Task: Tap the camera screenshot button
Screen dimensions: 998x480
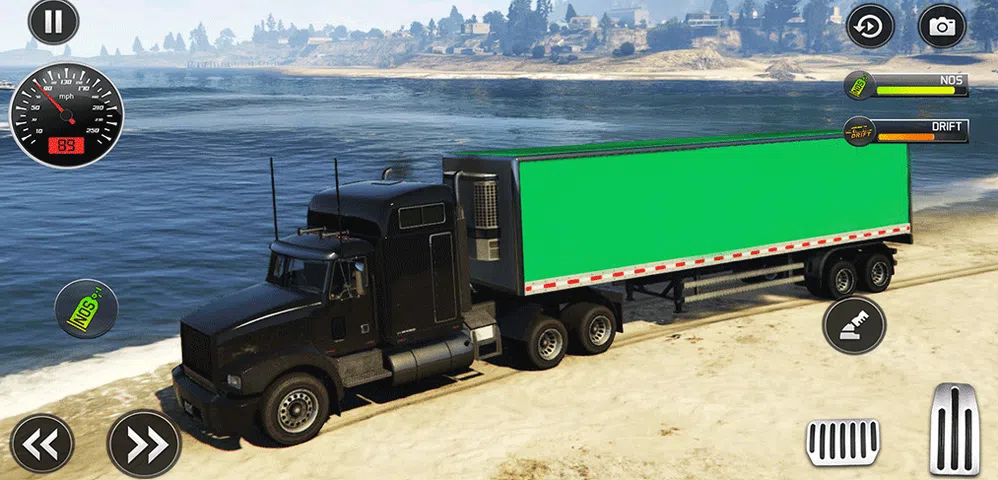Action: (941, 27)
